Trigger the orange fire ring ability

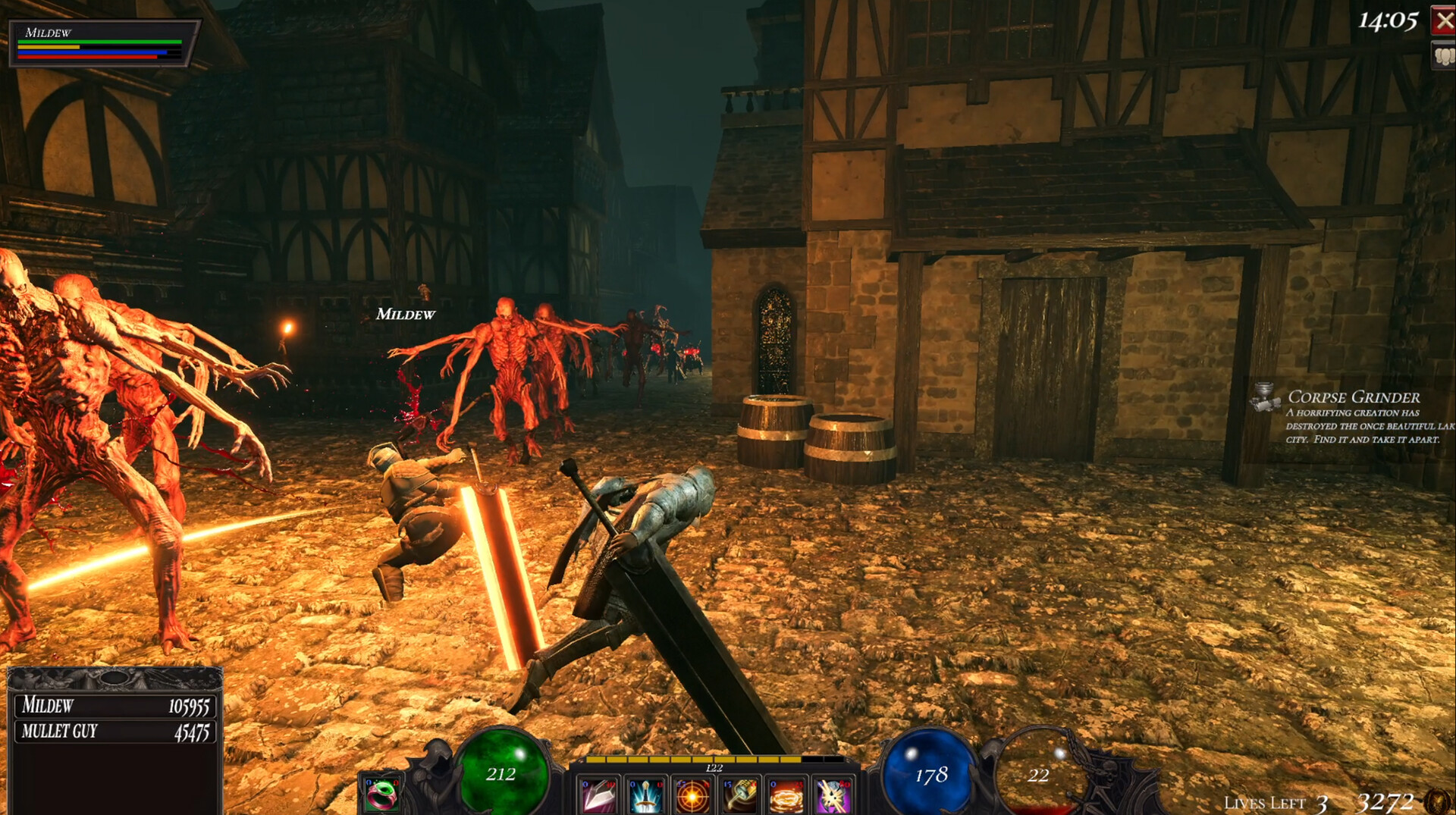point(786,796)
